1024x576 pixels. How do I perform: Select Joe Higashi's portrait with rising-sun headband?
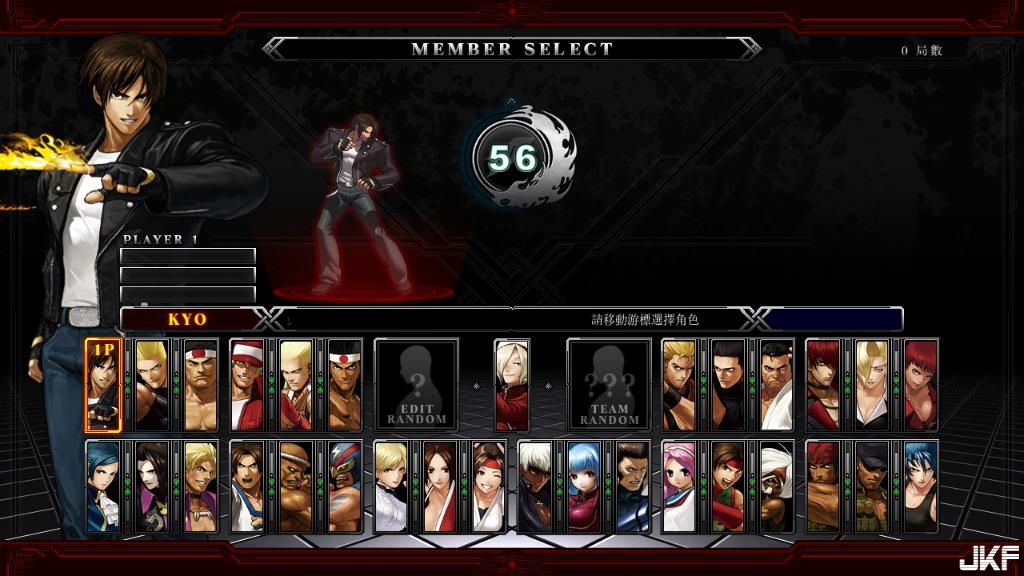click(x=344, y=385)
